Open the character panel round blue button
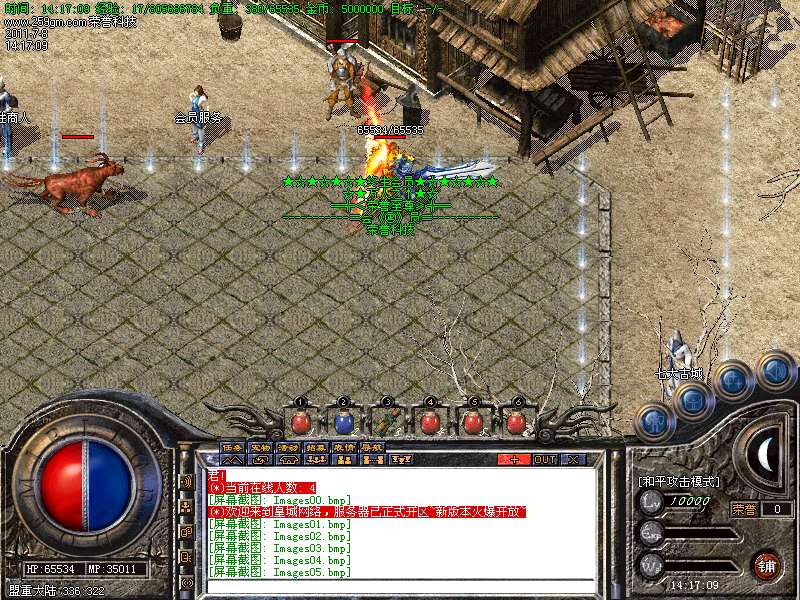Viewport: 800px width, 600px height. [653, 421]
